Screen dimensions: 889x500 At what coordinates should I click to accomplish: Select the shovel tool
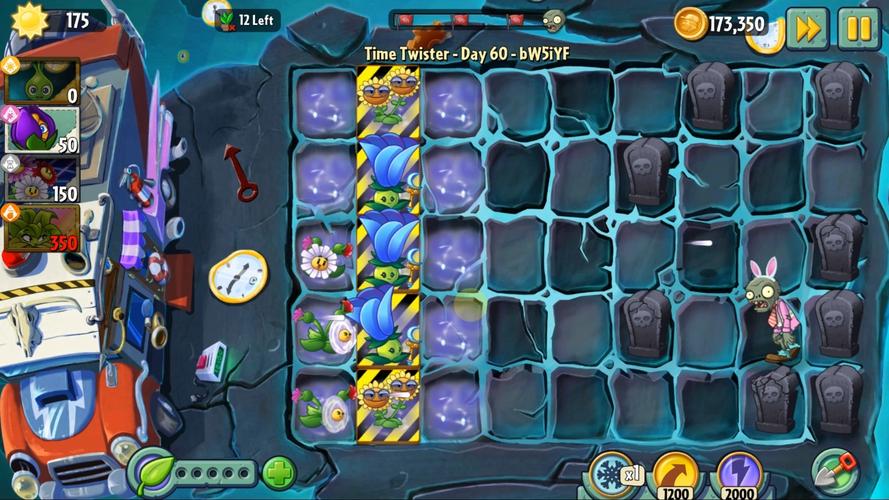[834, 472]
